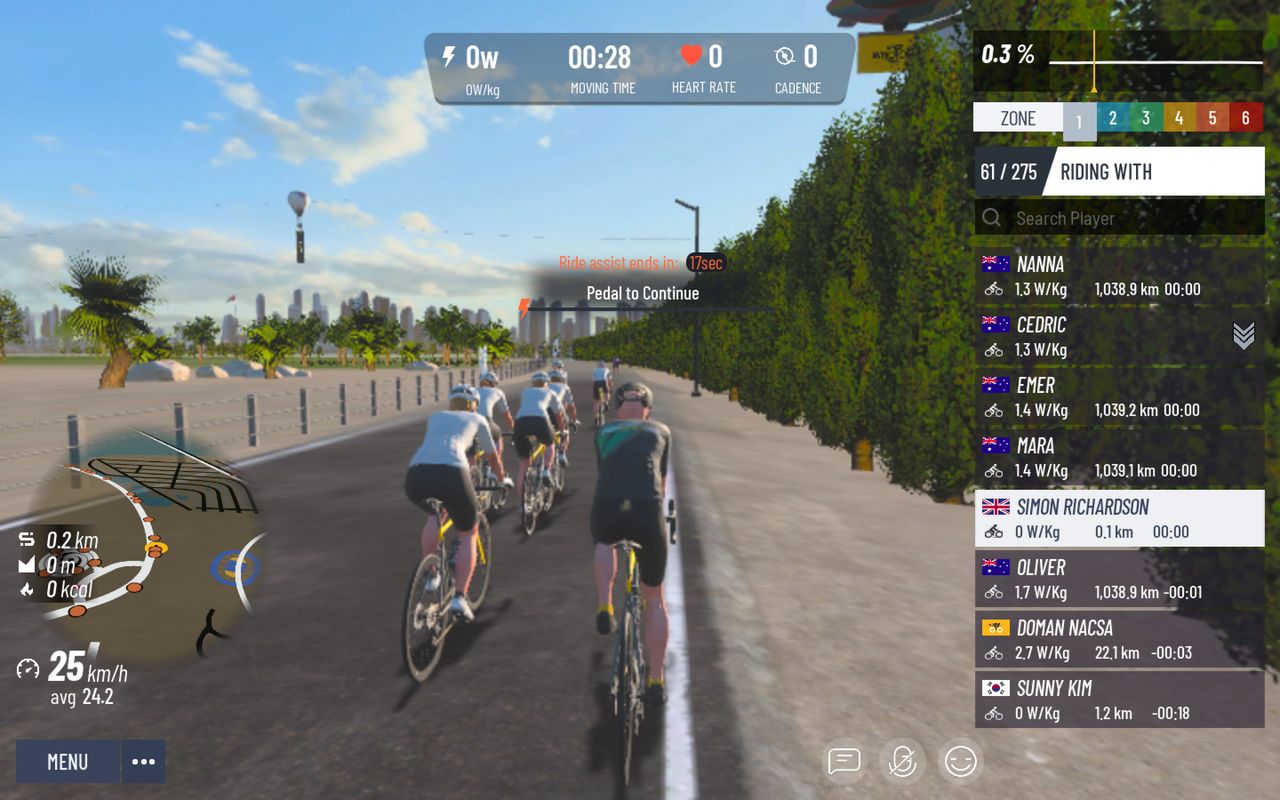Open the chat bubble icon
1280x800 pixels.
click(843, 760)
